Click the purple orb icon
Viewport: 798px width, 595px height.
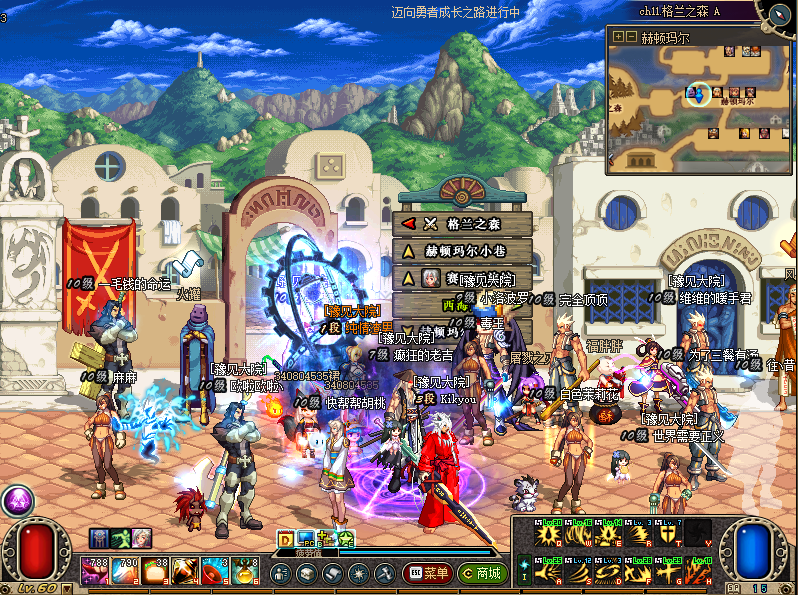(16, 501)
